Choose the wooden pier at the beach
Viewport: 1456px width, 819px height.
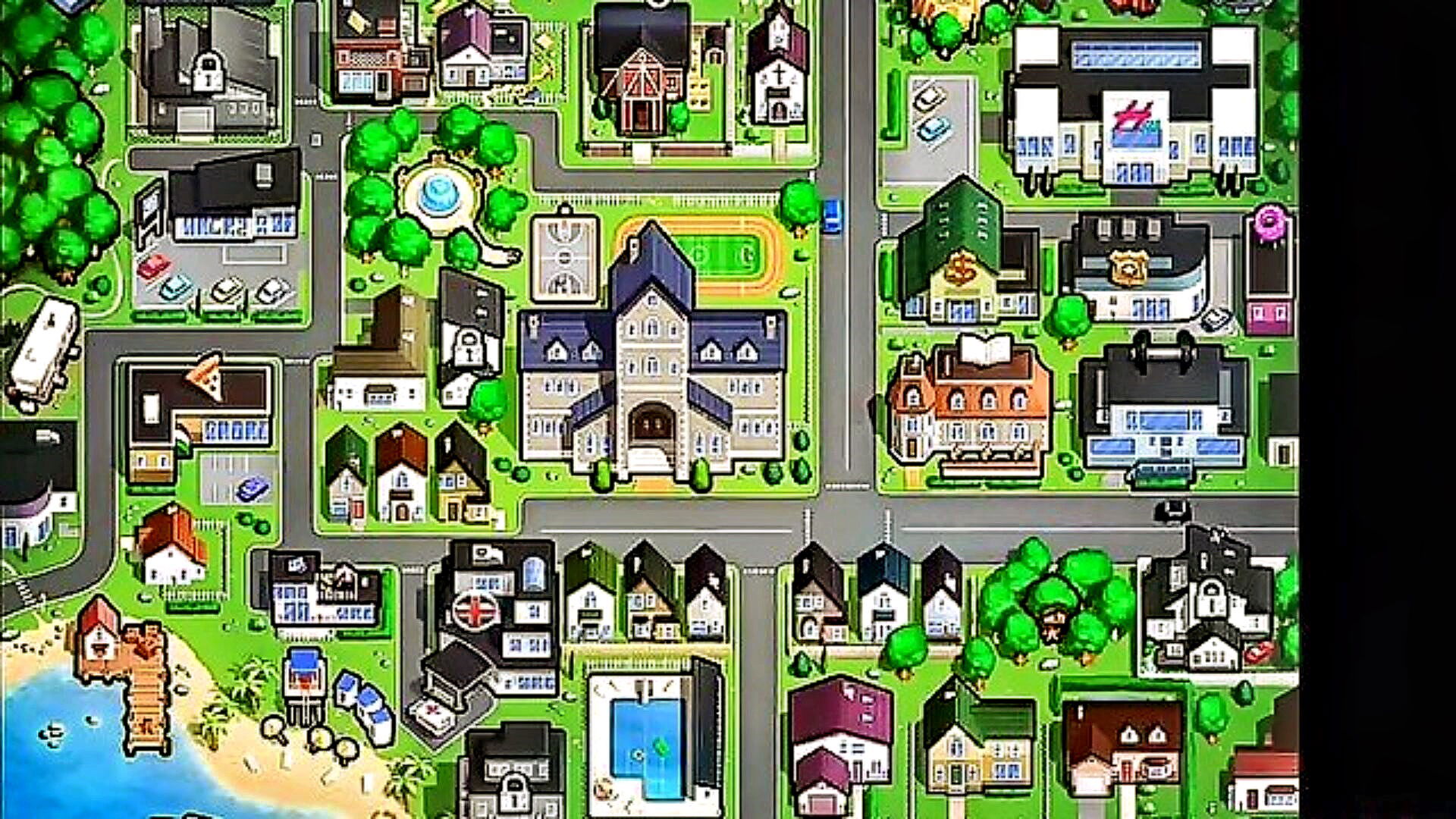click(144, 690)
